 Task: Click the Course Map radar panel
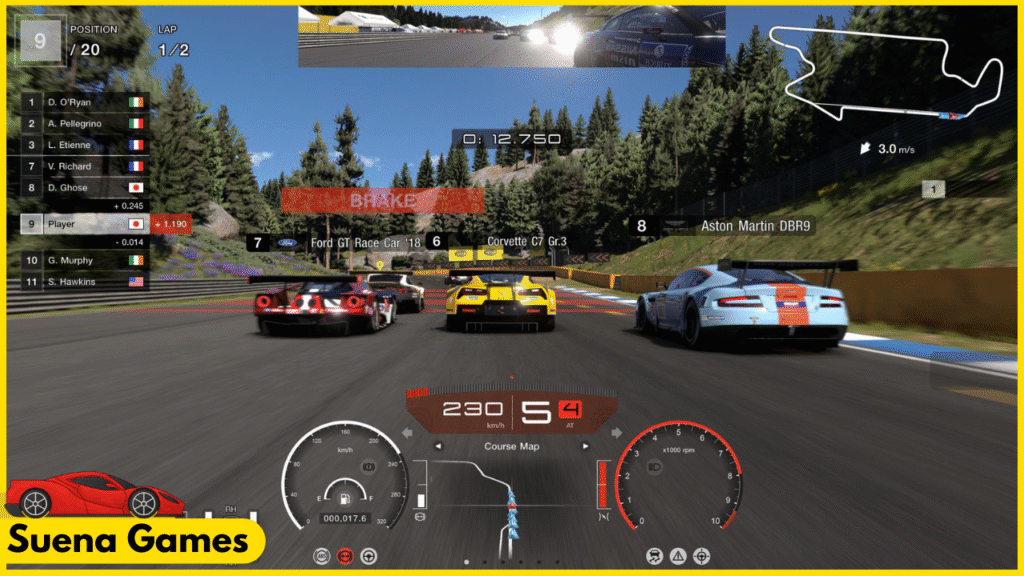coord(512,495)
